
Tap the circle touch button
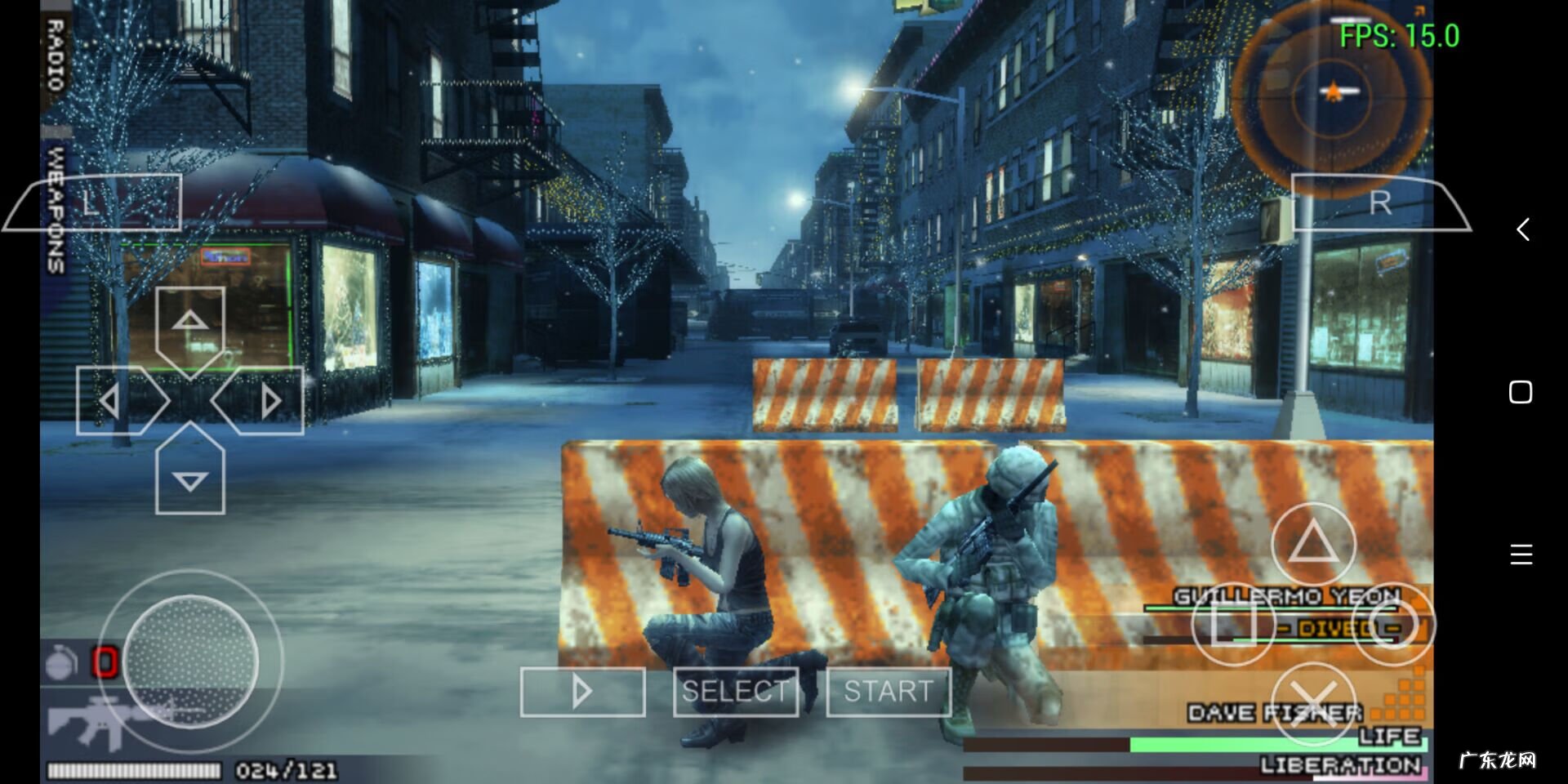(1393, 625)
